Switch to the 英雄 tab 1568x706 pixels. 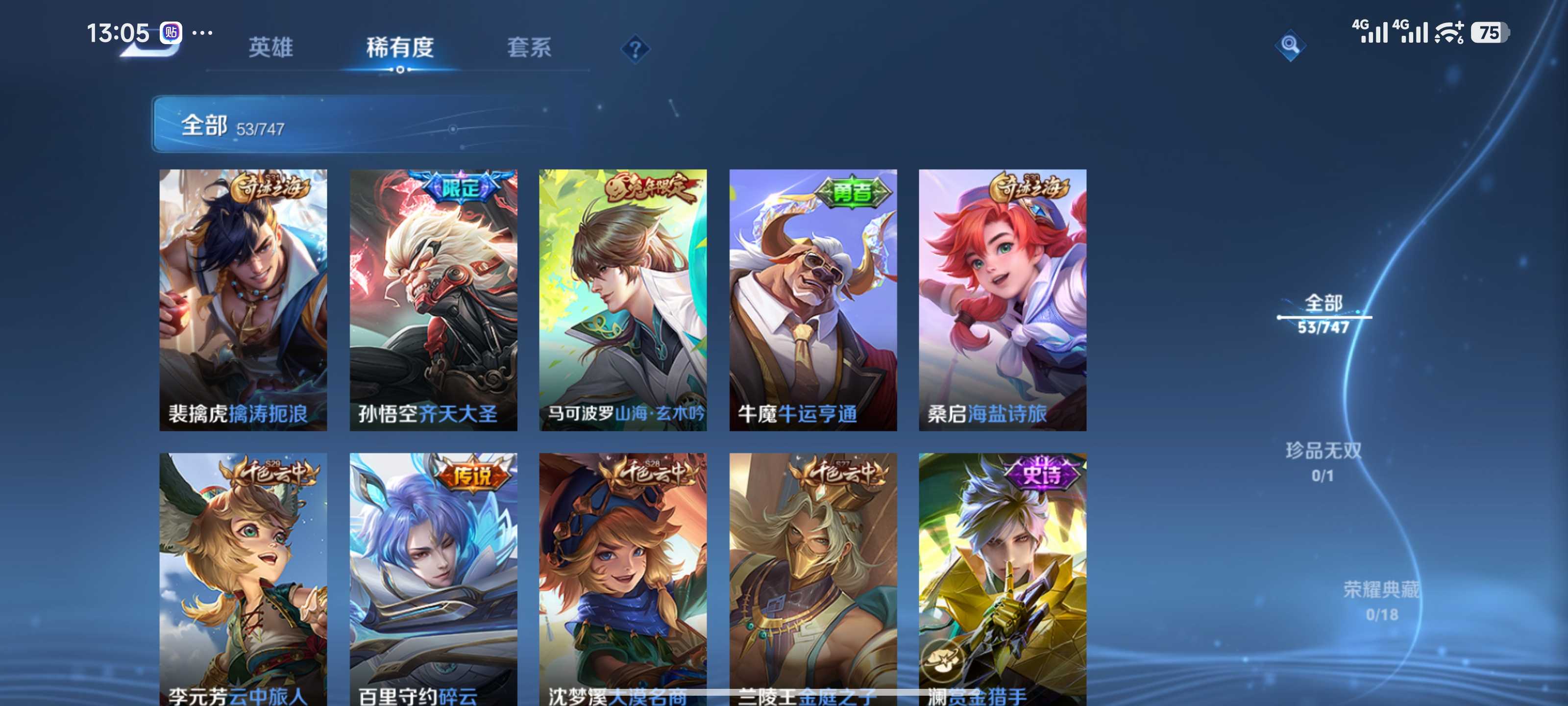[x=270, y=48]
